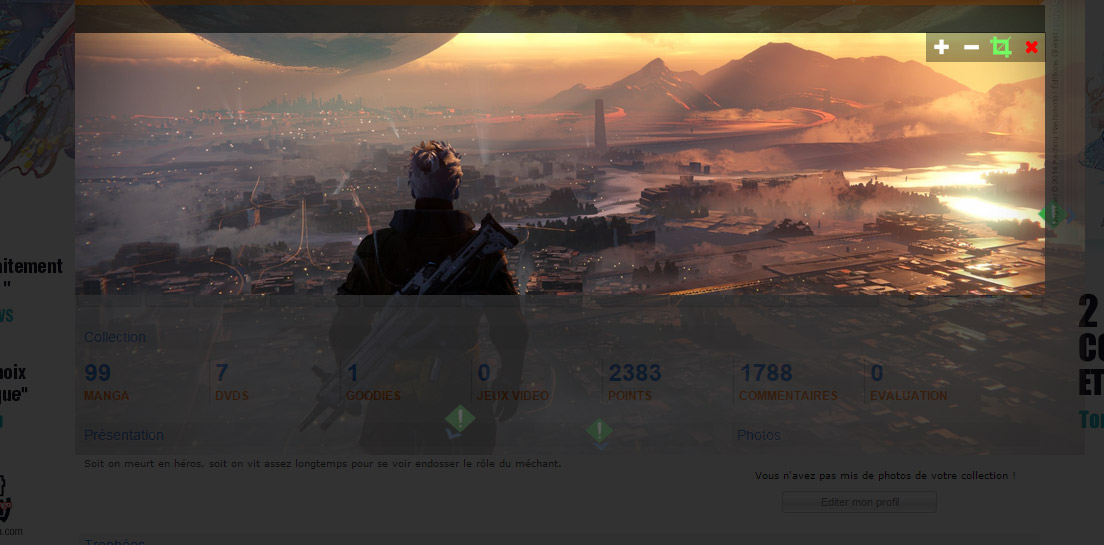Open the 7 DVDs collection count
This screenshot has height=545, width=1104.
pos(222,374)
